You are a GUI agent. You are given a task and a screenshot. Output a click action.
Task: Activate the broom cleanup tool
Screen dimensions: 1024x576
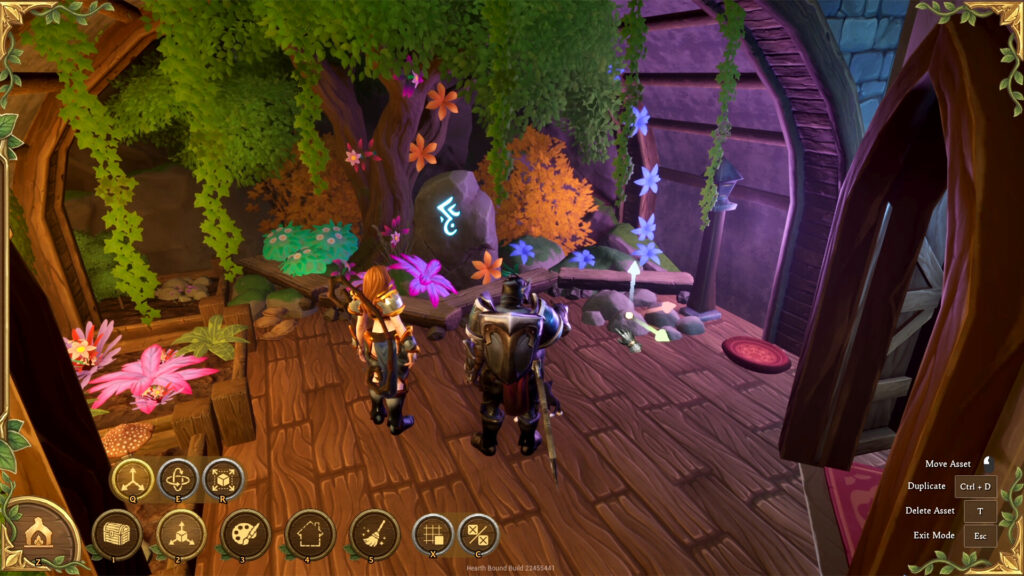(x=374, y=534)
